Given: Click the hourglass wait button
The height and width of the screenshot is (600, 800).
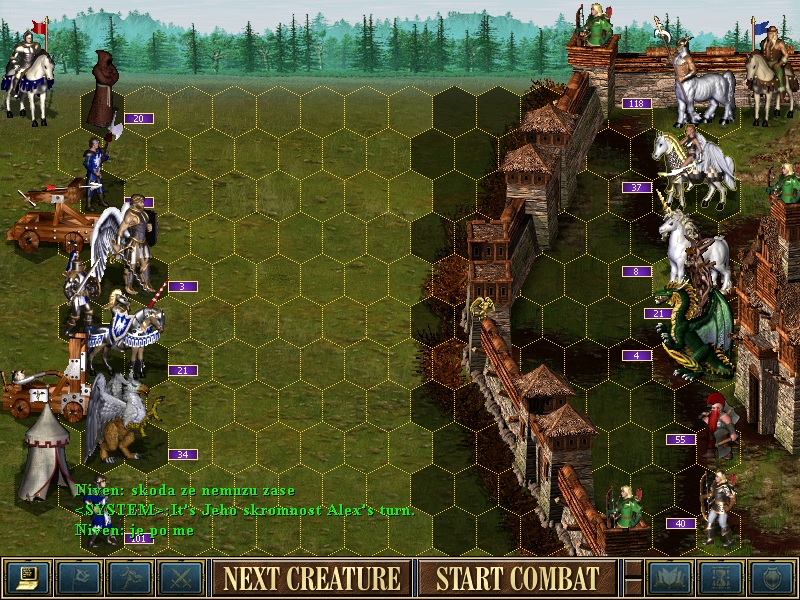Looking at the screenshot, I should tap(721, 577).
